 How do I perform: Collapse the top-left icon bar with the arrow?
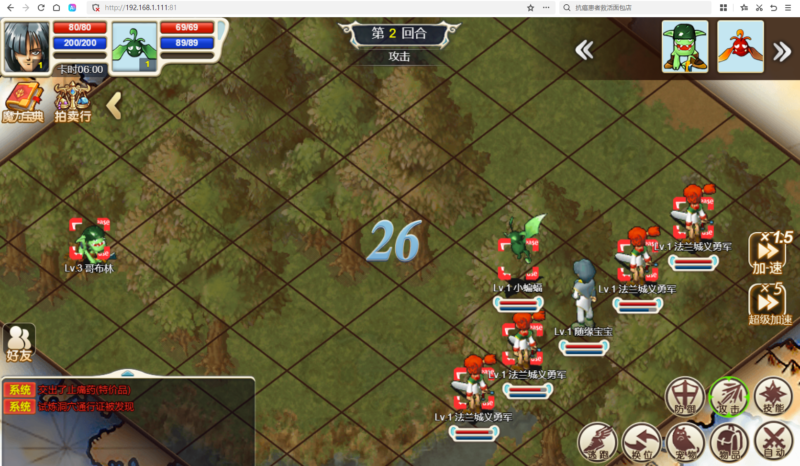[114, 104]
